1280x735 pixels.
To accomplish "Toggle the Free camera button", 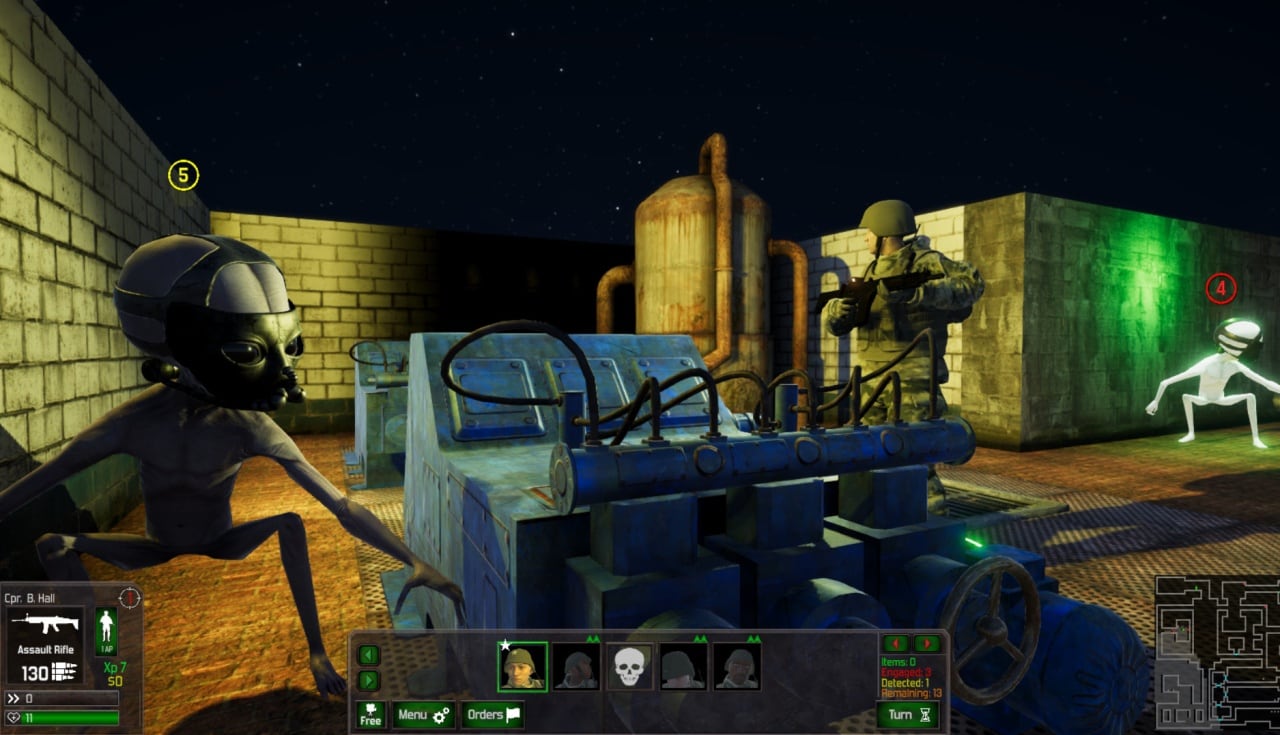I will coord(370,715).
